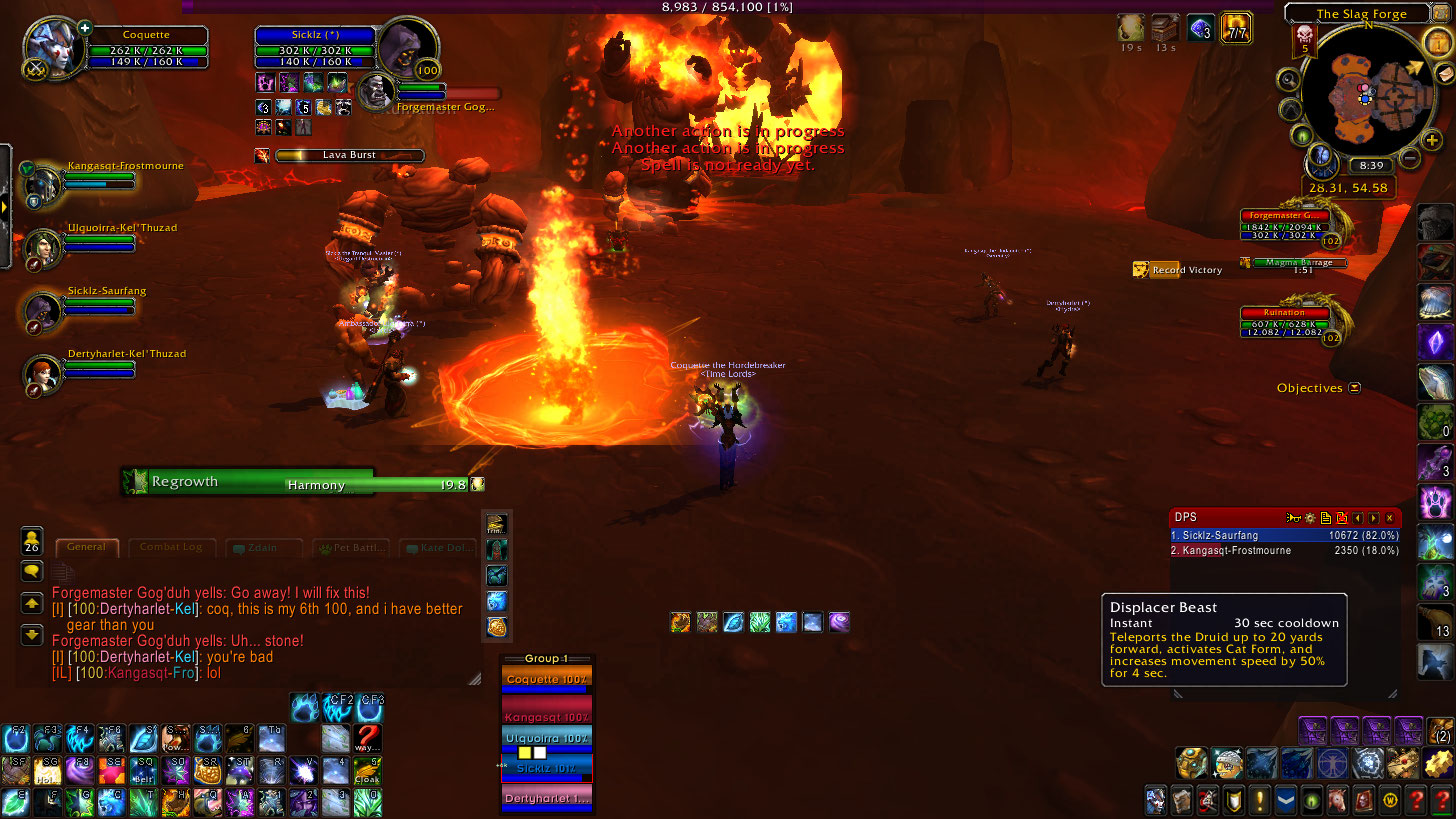Open the DPS meter gear settings

coord(1309,518)
